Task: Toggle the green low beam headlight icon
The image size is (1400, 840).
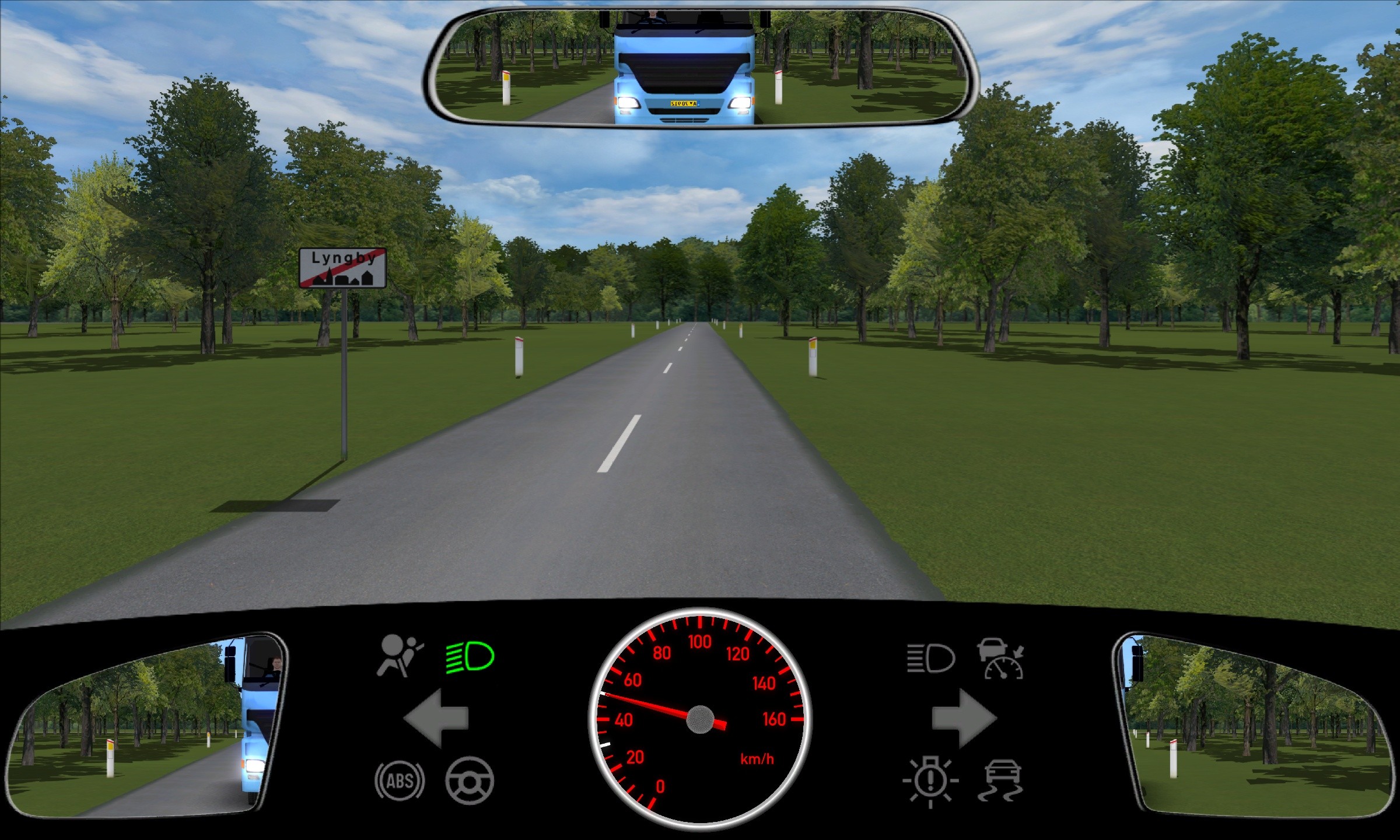Action: [x=470, y=657]
